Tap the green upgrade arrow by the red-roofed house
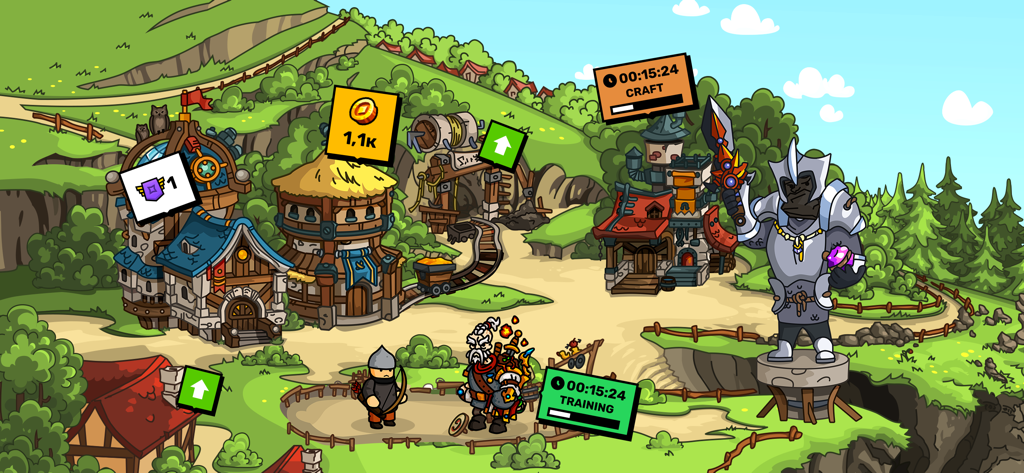Image resolution: width=1024 pixels, height=473 pixels. tap(198, 389)
